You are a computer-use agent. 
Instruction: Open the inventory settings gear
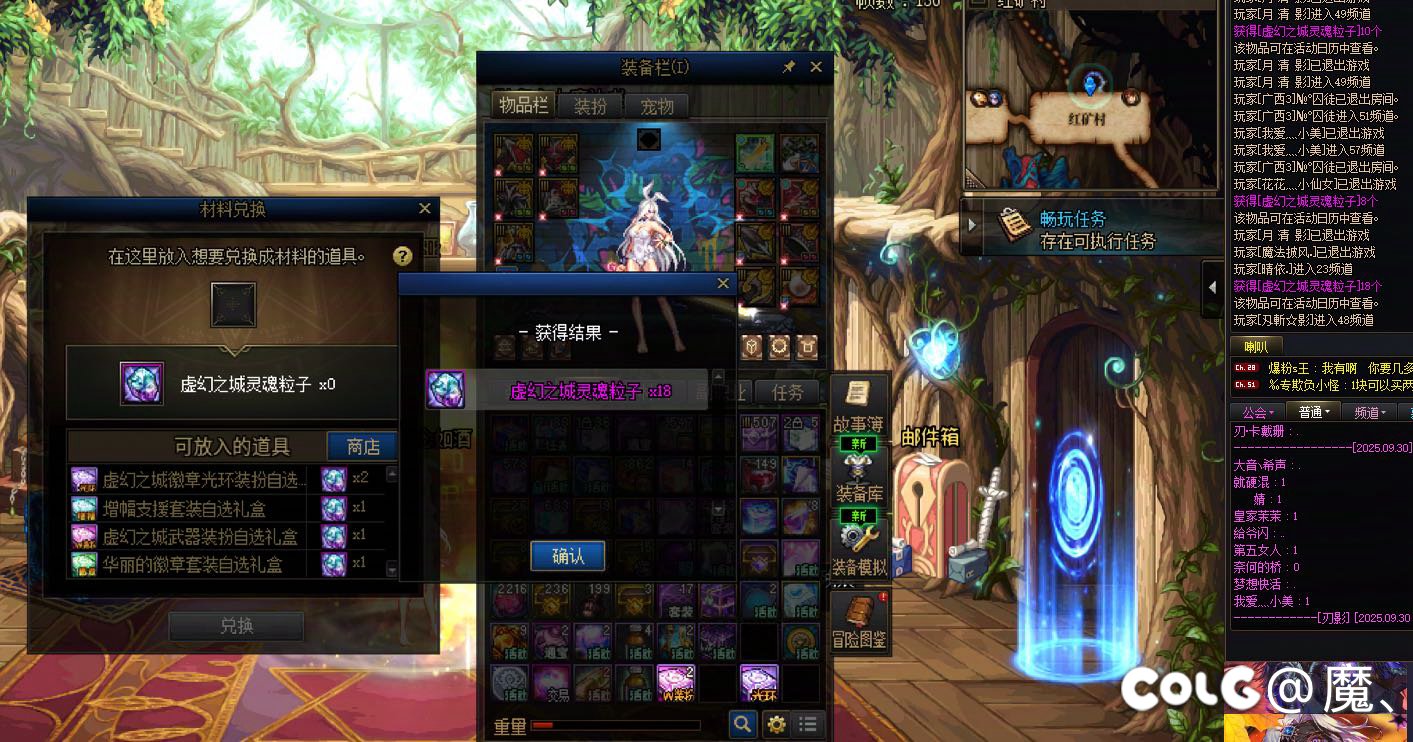(x=776, y=723)
